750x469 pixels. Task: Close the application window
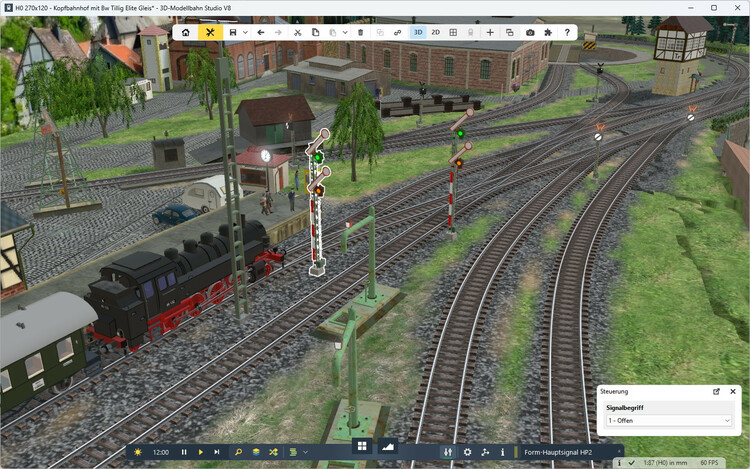click(x=734, y=8)
